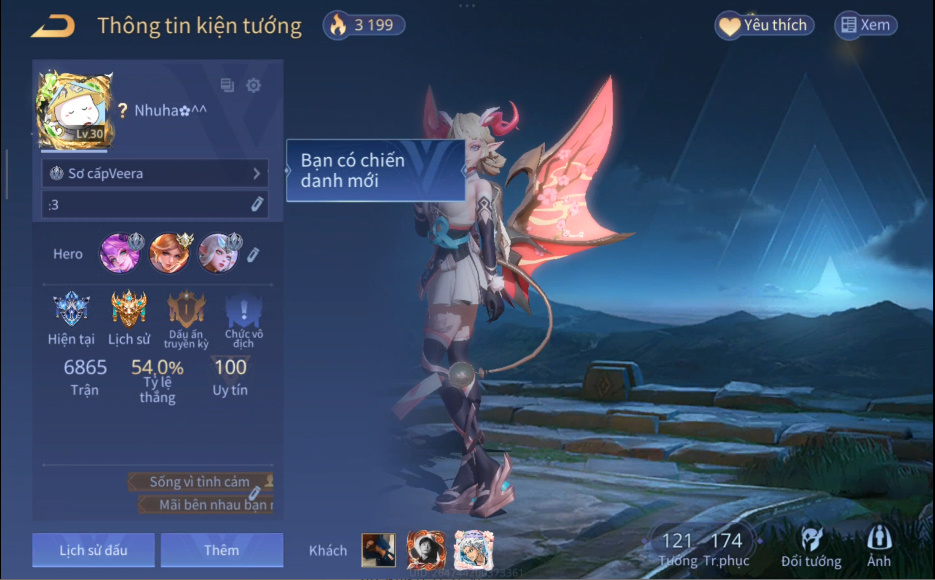The image size is (935, 580).
Task: Open the Ảnh photo button
Action: 879,546
